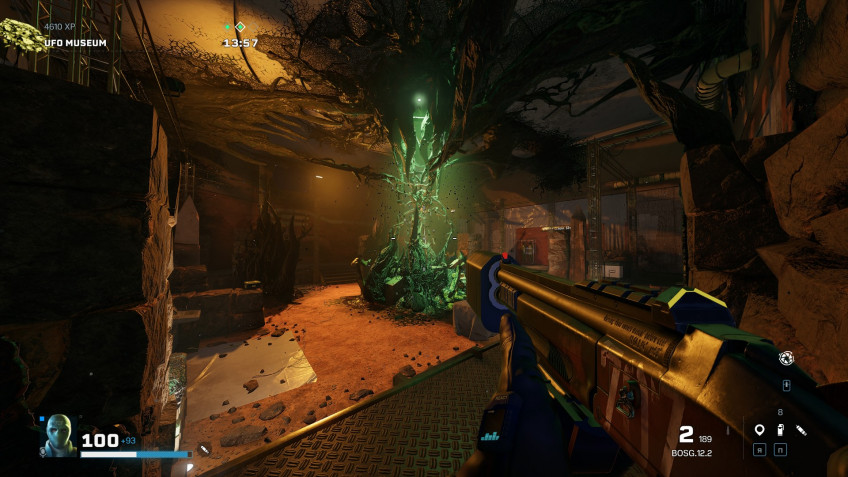Click the UFO Museum objective label
This screenshot has width=848, height=477.
pos(75,43)
